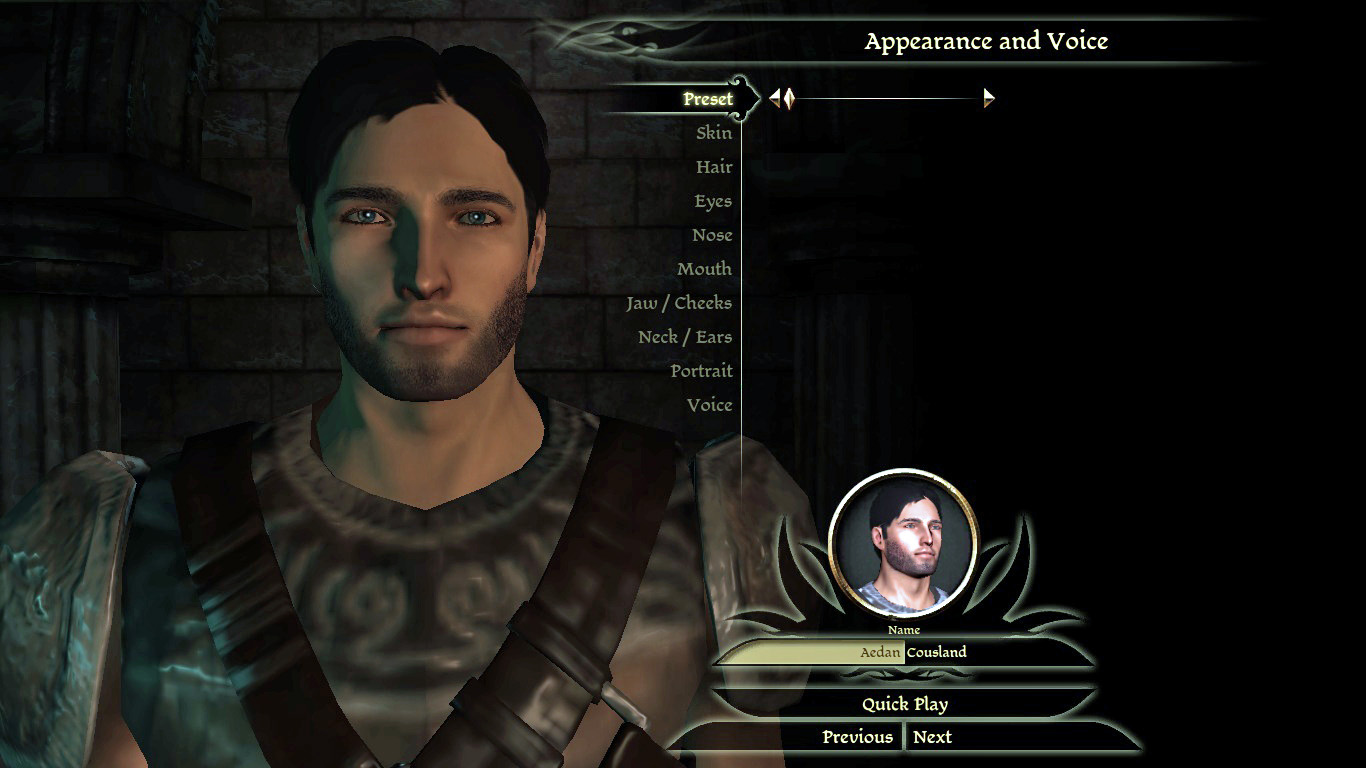This screenshot has height=768, width=1366.
Task: Choose the Hair category
Action: click(x=714, y=167)
